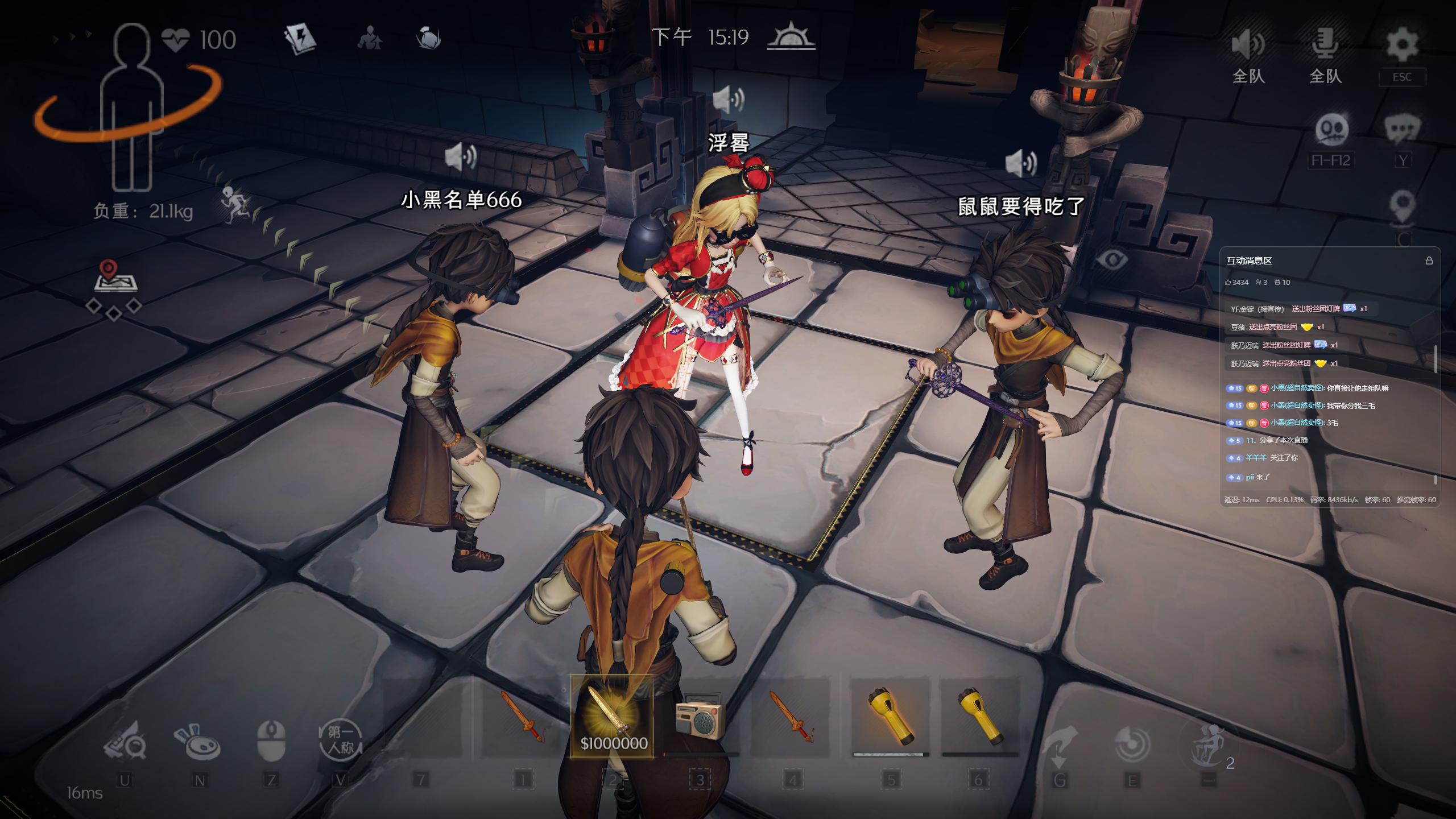Viewport: 1456px width, 819px height.
Task: Click the map pin marker icon
Action: click(1402, 206)
